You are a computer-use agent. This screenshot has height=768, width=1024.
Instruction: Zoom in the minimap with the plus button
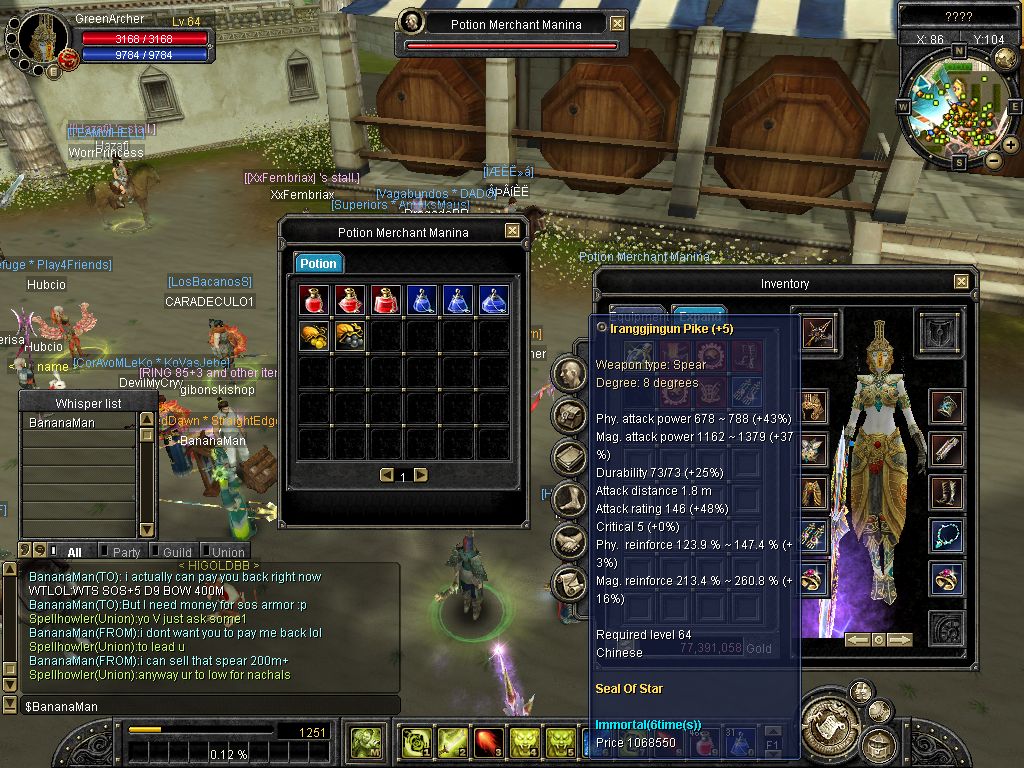(1011, 145)
